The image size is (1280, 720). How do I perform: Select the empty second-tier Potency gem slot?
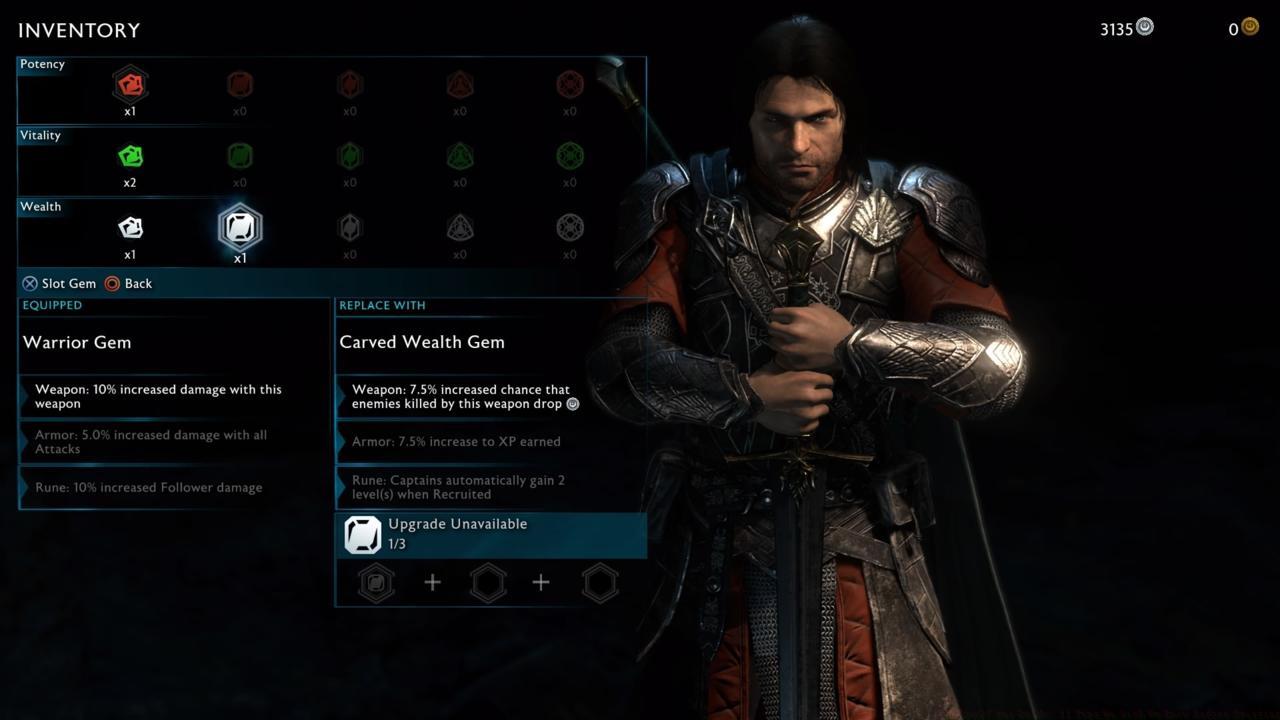pyautogui.click(x=239, y=84)
